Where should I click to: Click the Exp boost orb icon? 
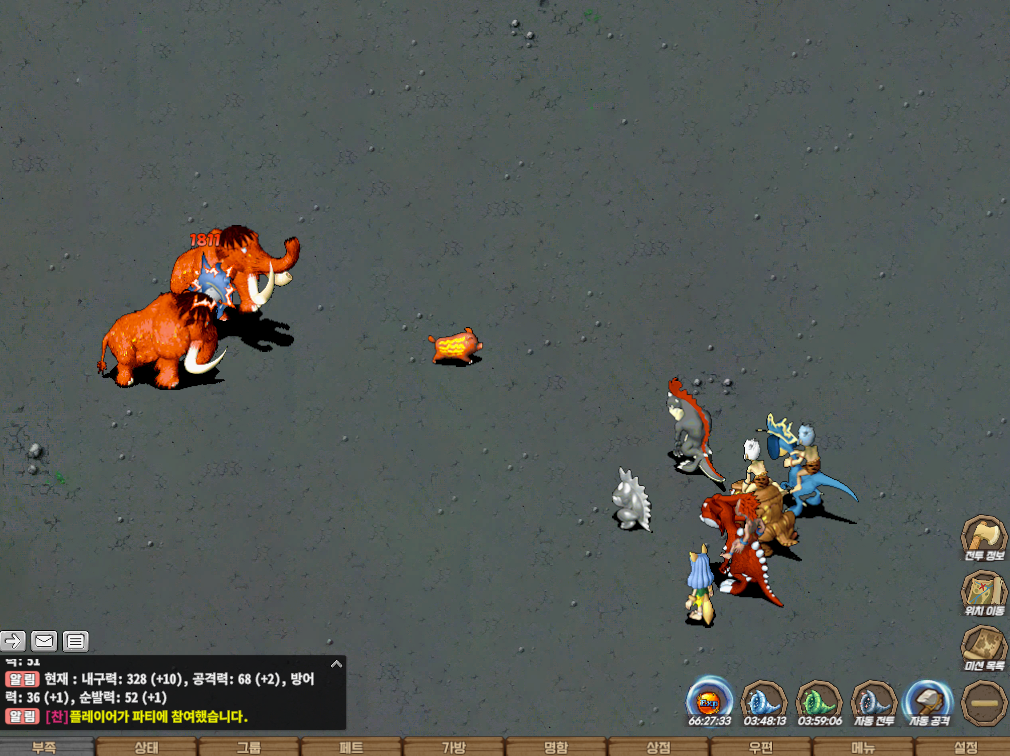tap(709, 699)
